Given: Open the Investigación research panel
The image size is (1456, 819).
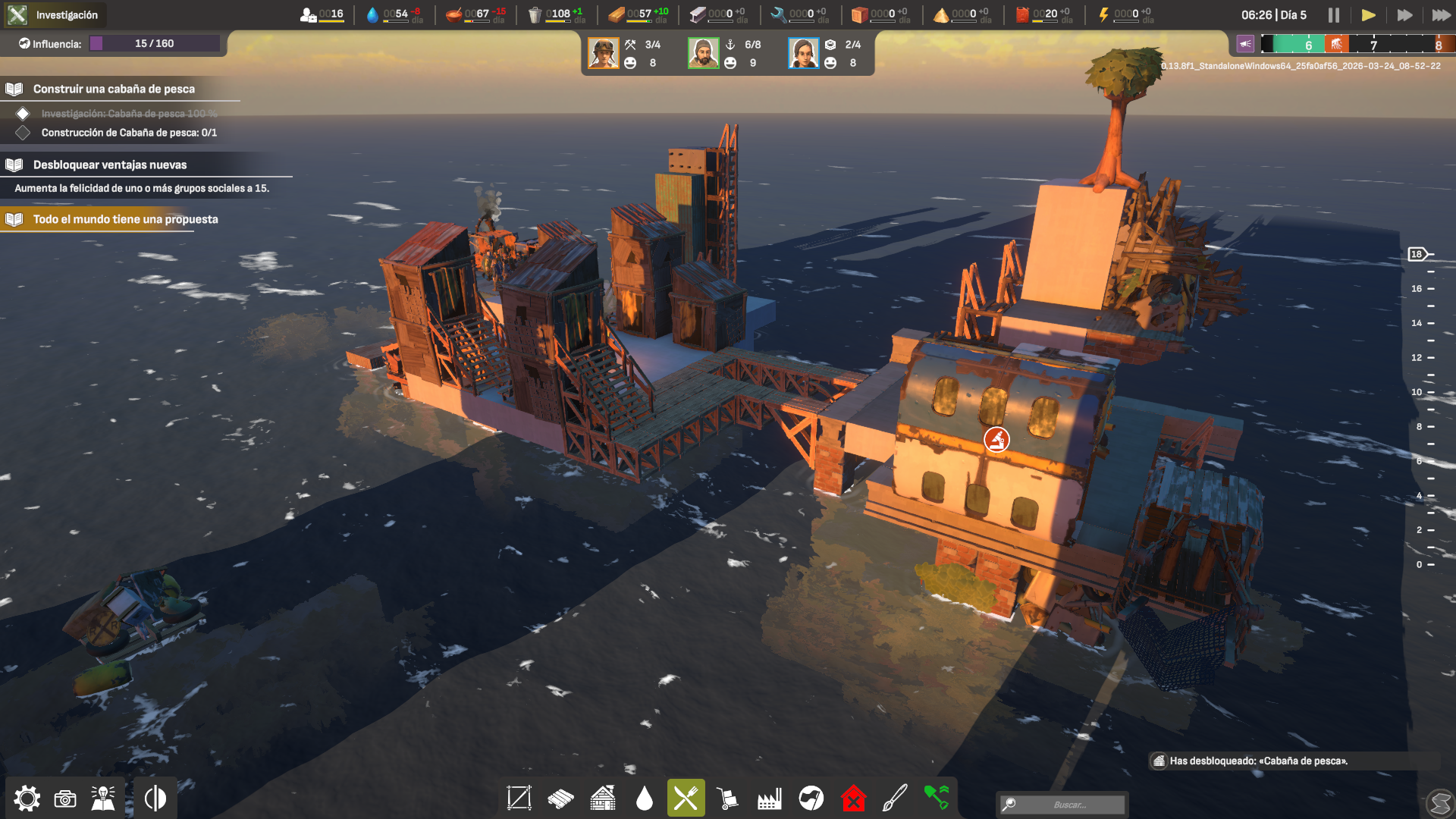Looking at the screenshot, I should [x=53, y=14].
